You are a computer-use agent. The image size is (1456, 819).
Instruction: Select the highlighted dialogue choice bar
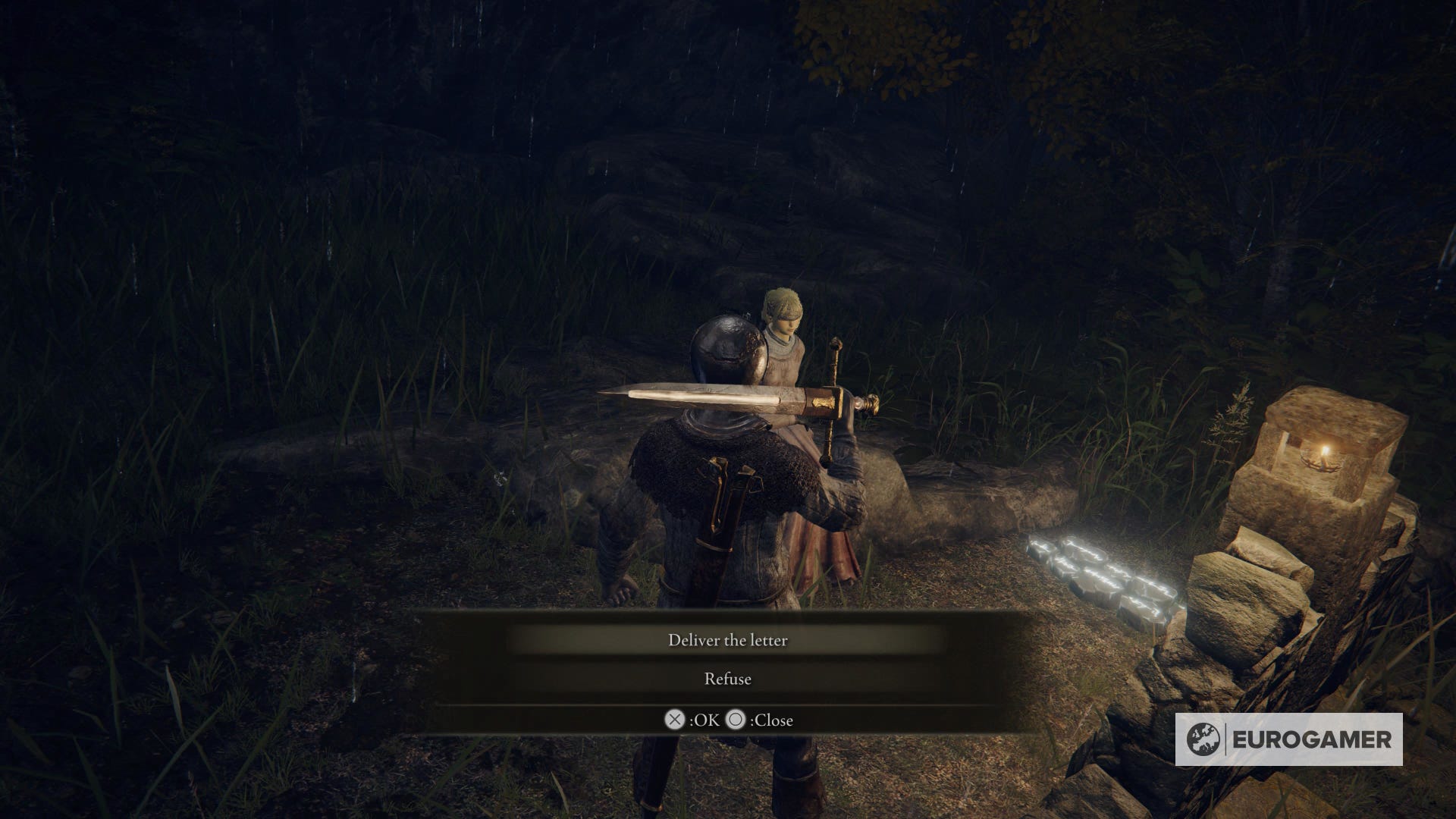tap(728, 641)
